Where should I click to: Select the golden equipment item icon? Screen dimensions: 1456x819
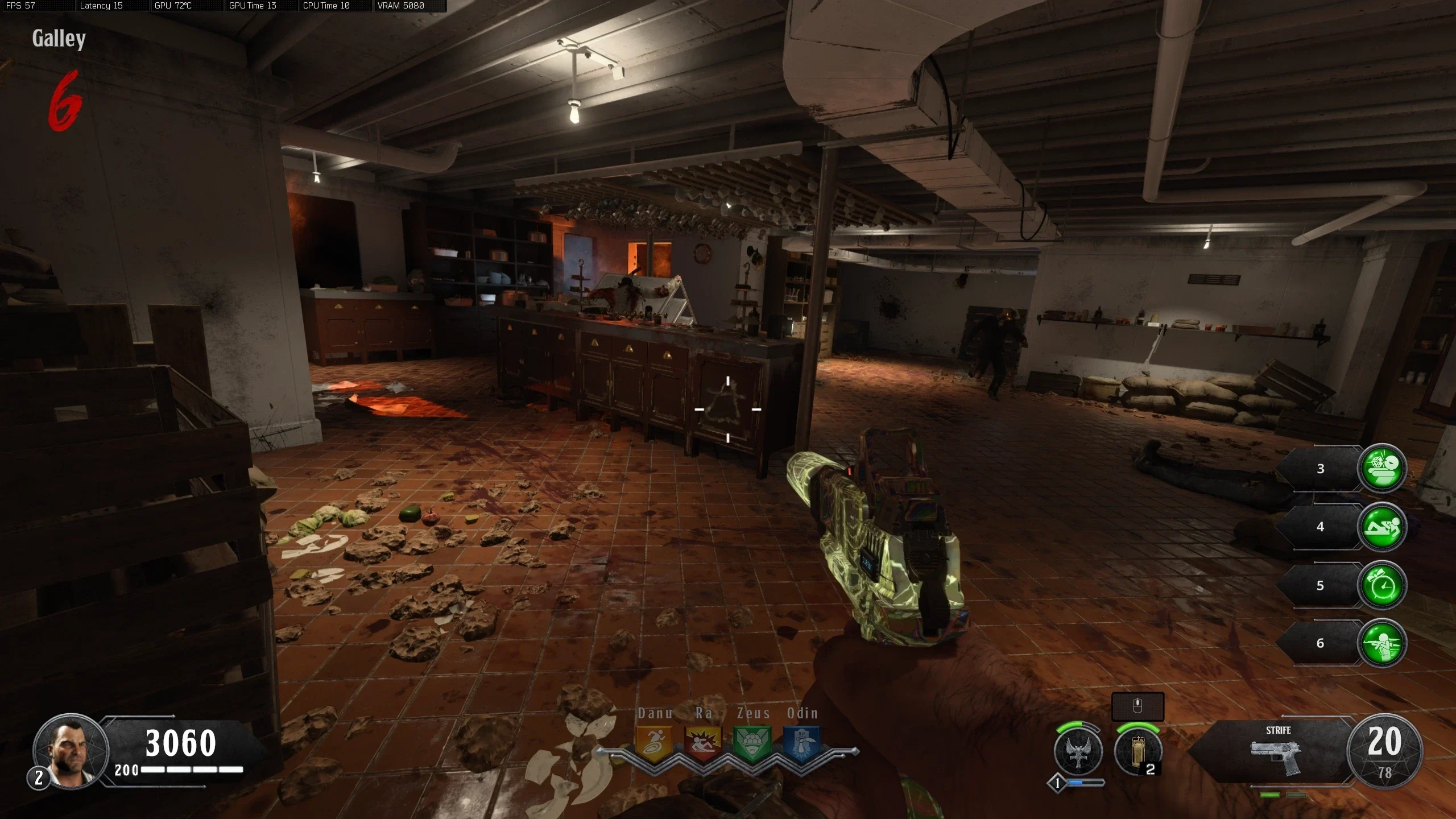[x=1137, y=752]
